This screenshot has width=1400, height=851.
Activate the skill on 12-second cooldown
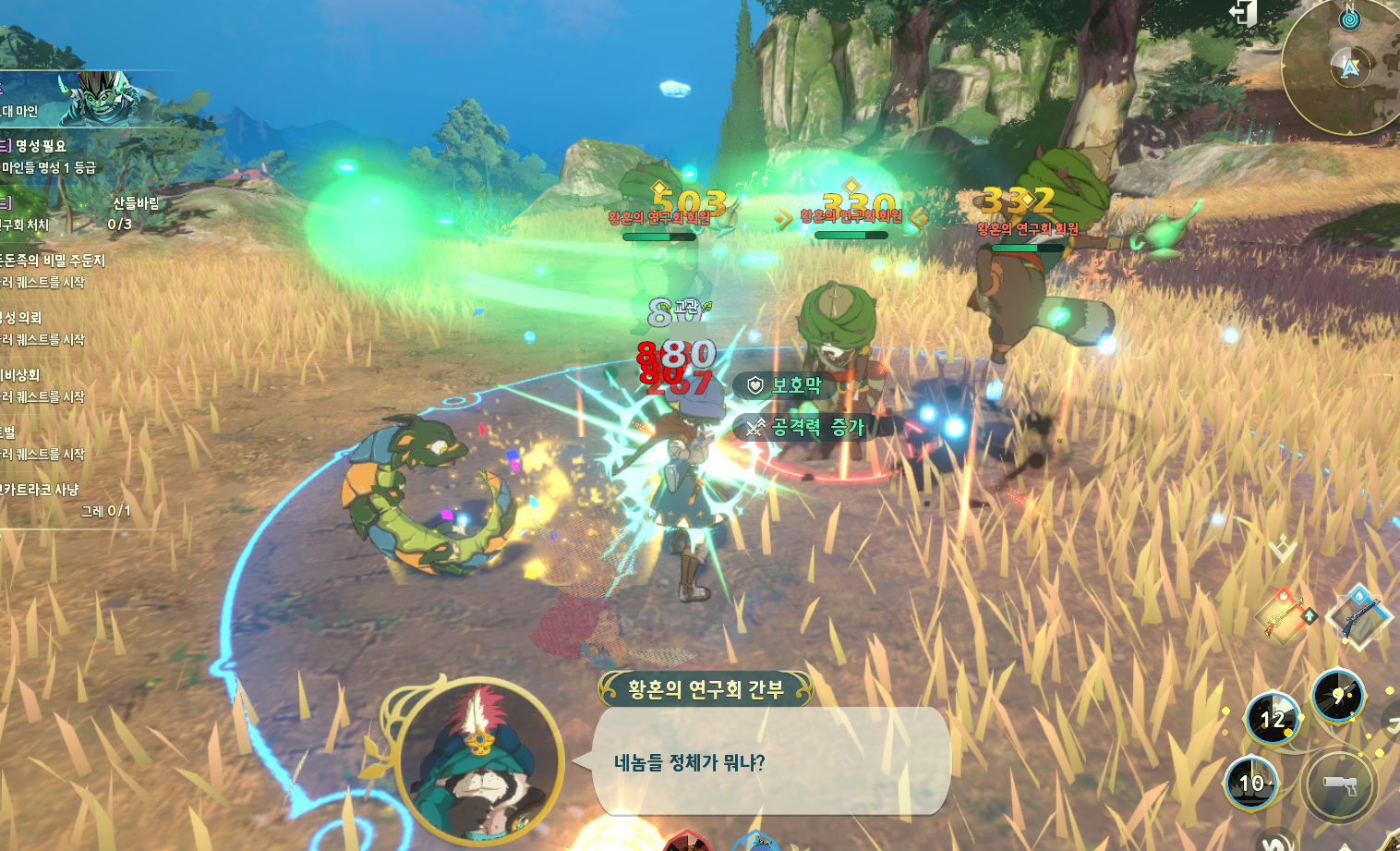tap(1273, 718)
